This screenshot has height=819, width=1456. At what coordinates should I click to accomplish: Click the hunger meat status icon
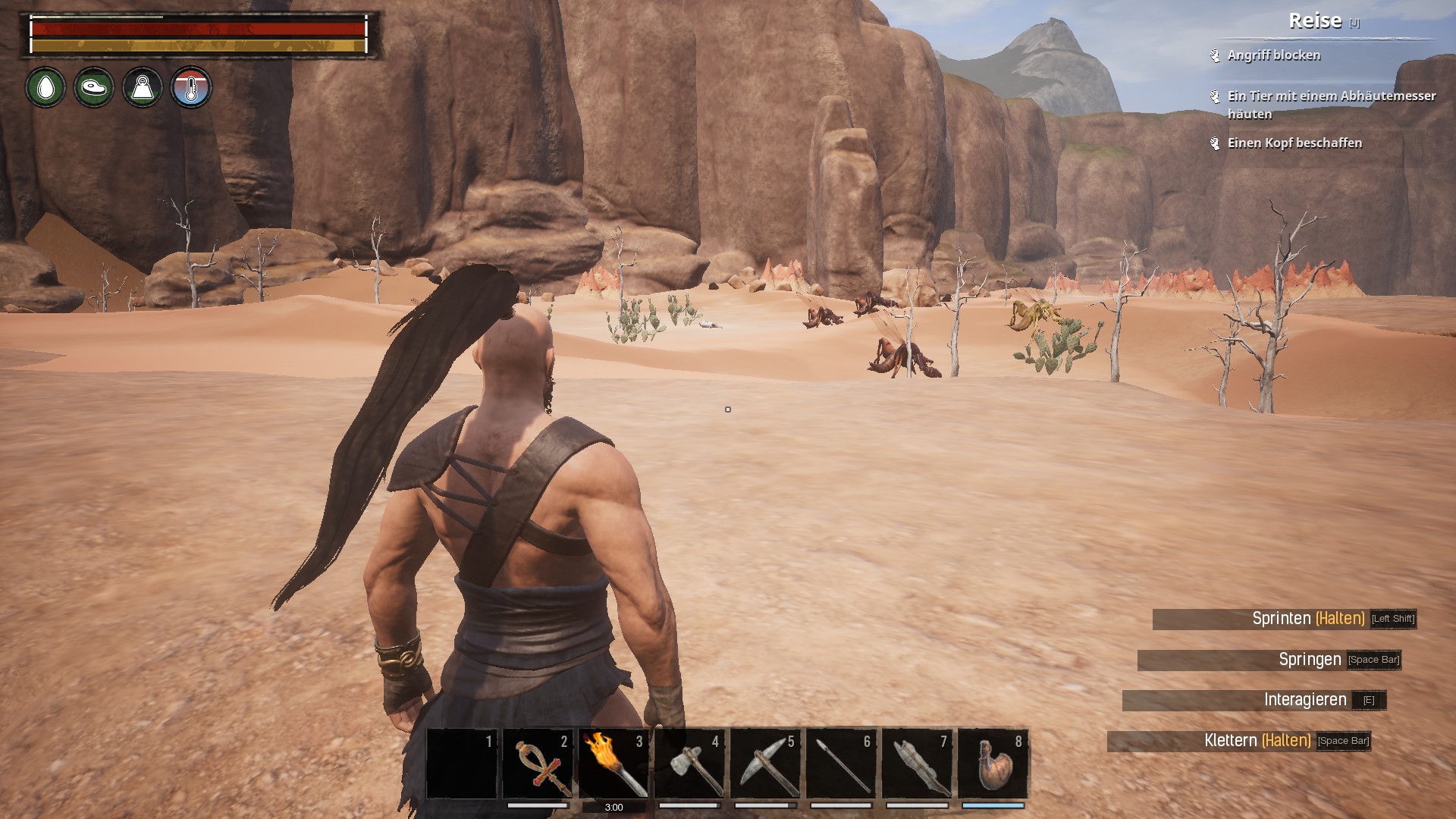94,88
